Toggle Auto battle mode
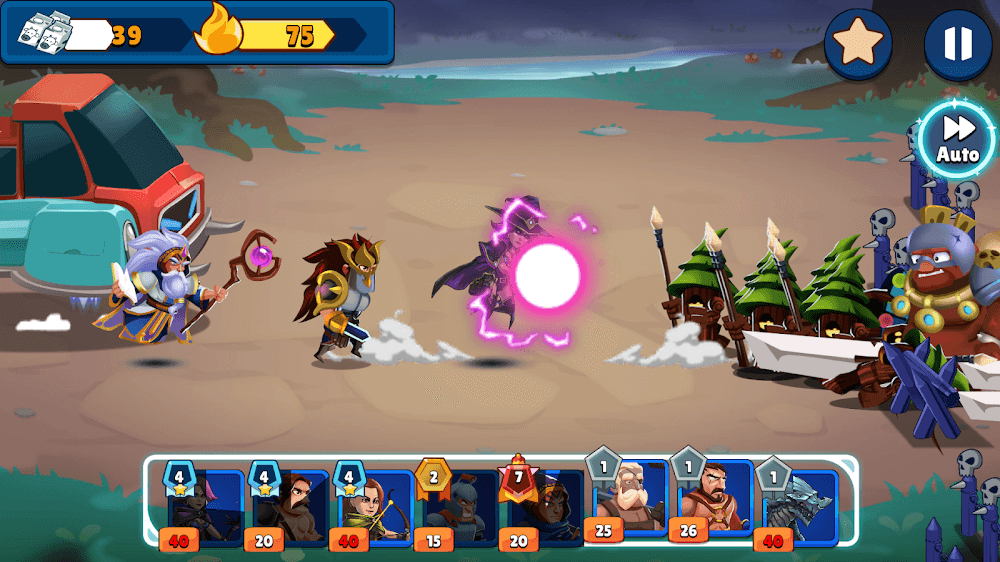 point(957,139)
